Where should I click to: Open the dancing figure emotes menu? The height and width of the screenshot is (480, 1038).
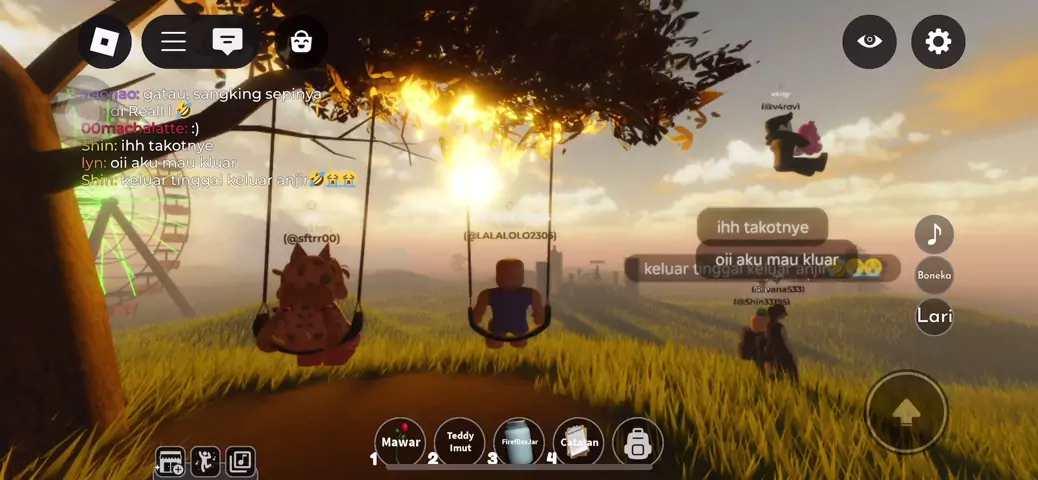tap(206, 461)
